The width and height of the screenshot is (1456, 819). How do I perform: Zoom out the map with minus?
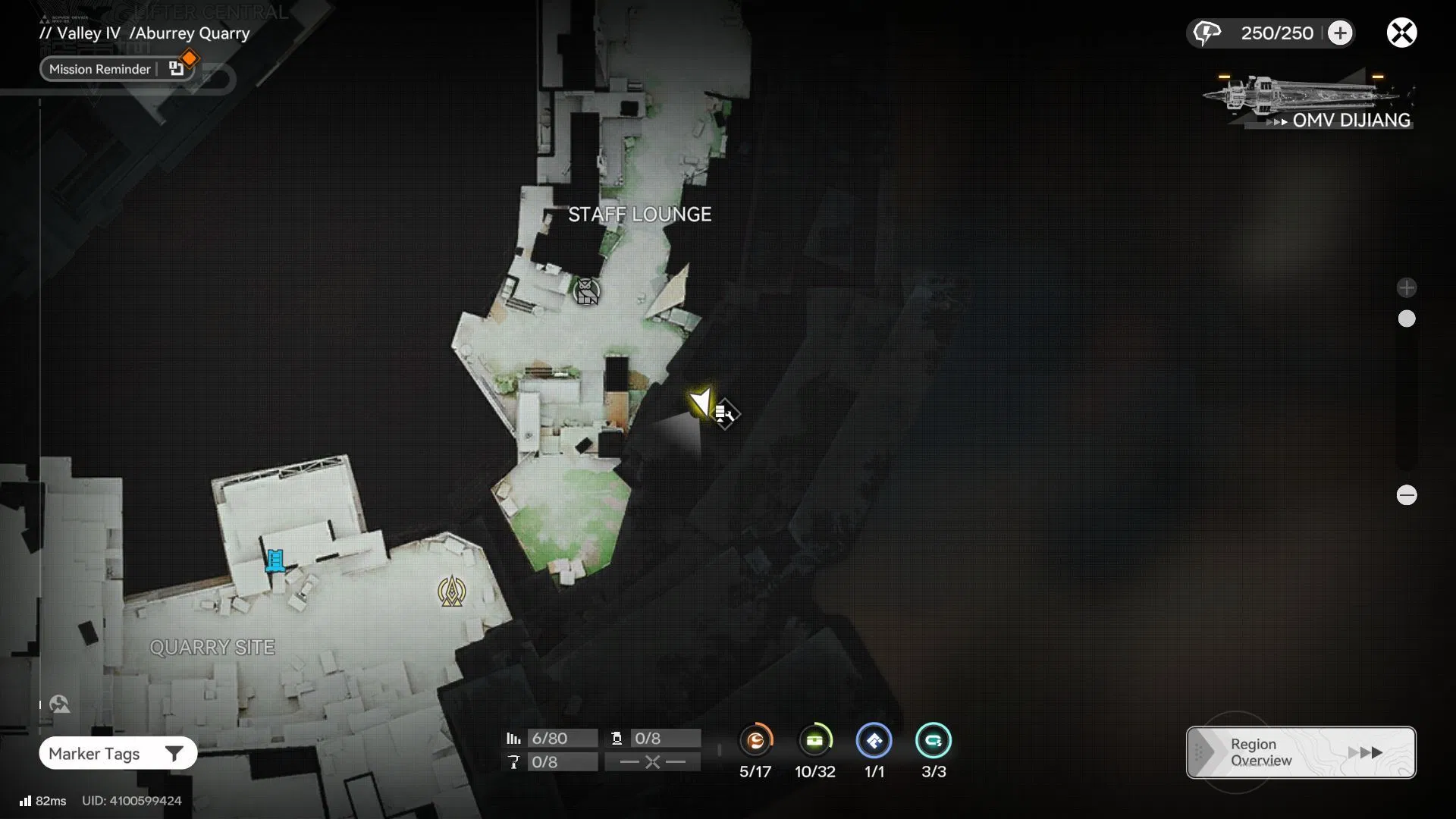[x=1407, y=495]
